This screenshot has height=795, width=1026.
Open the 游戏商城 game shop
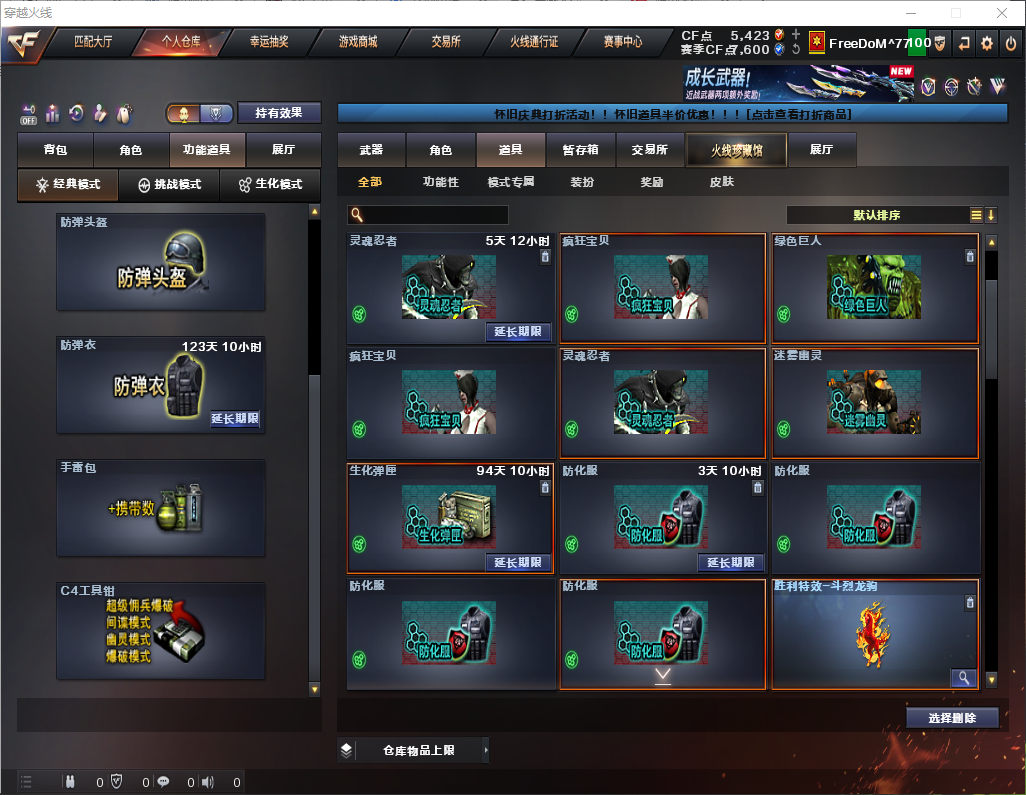[358, 42]
